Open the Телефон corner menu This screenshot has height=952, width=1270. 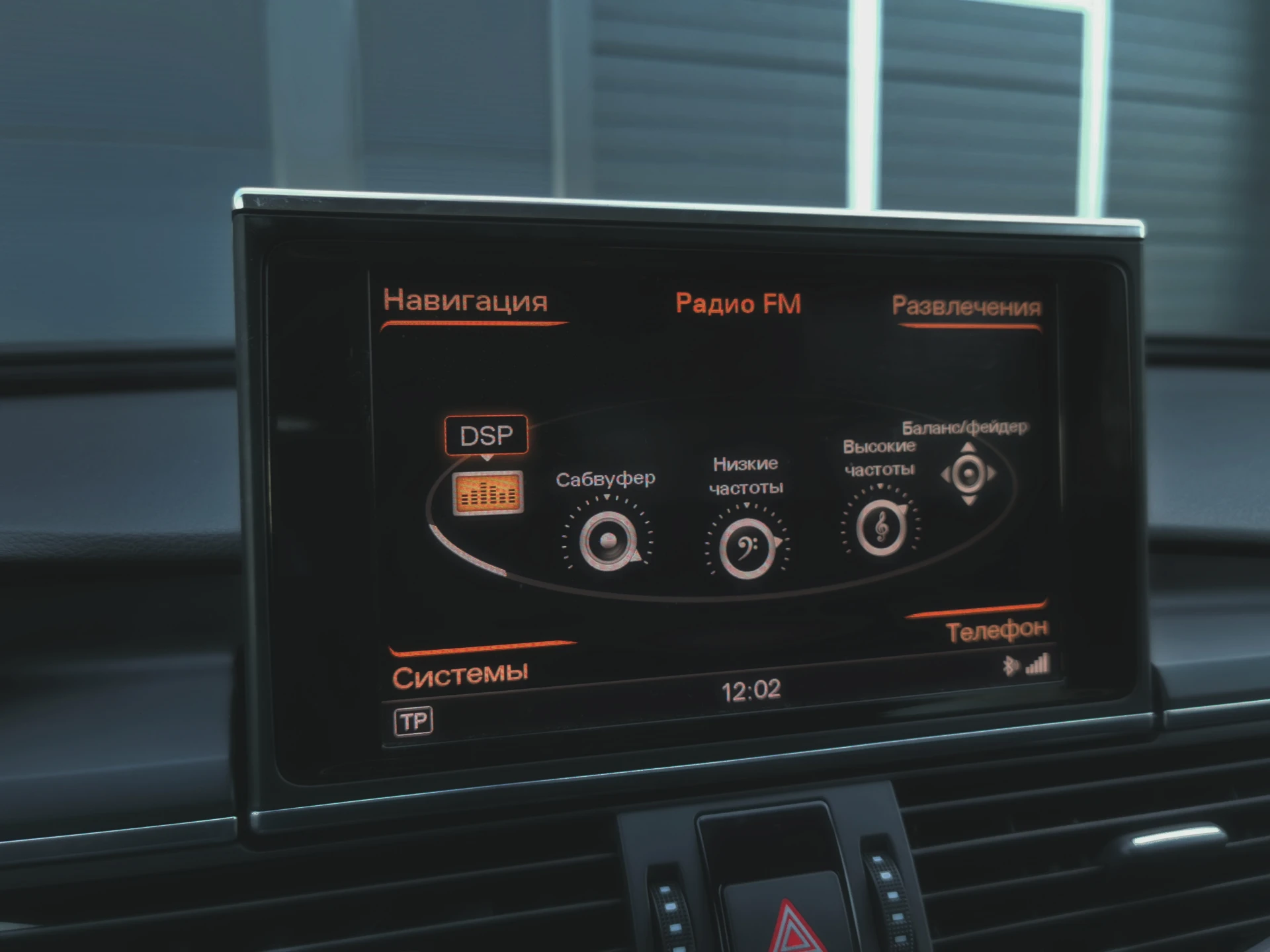(x=997, y=631)
